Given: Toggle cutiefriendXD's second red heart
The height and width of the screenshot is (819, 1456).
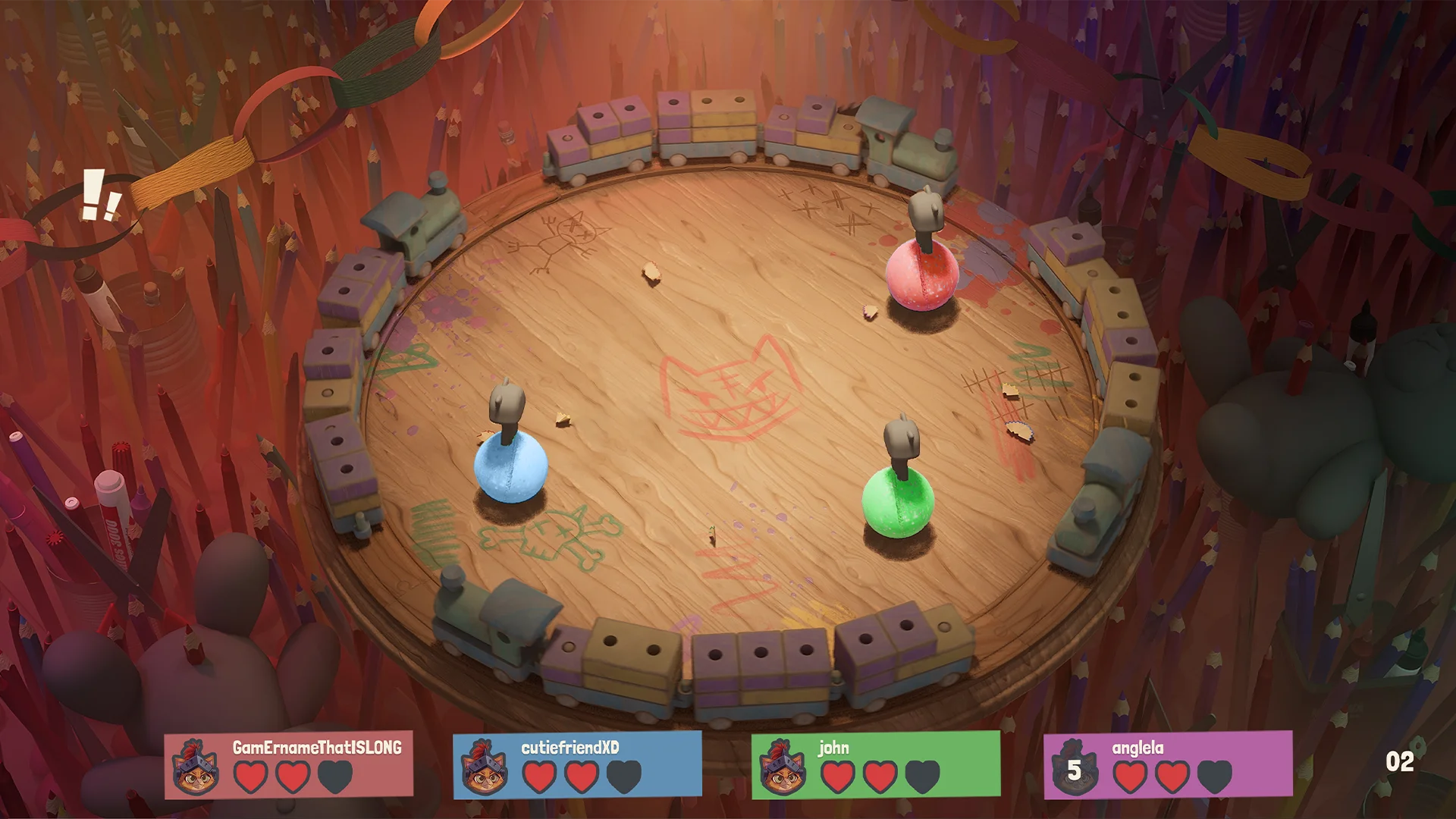Looking at the screenshot, I should click(582, 778).
